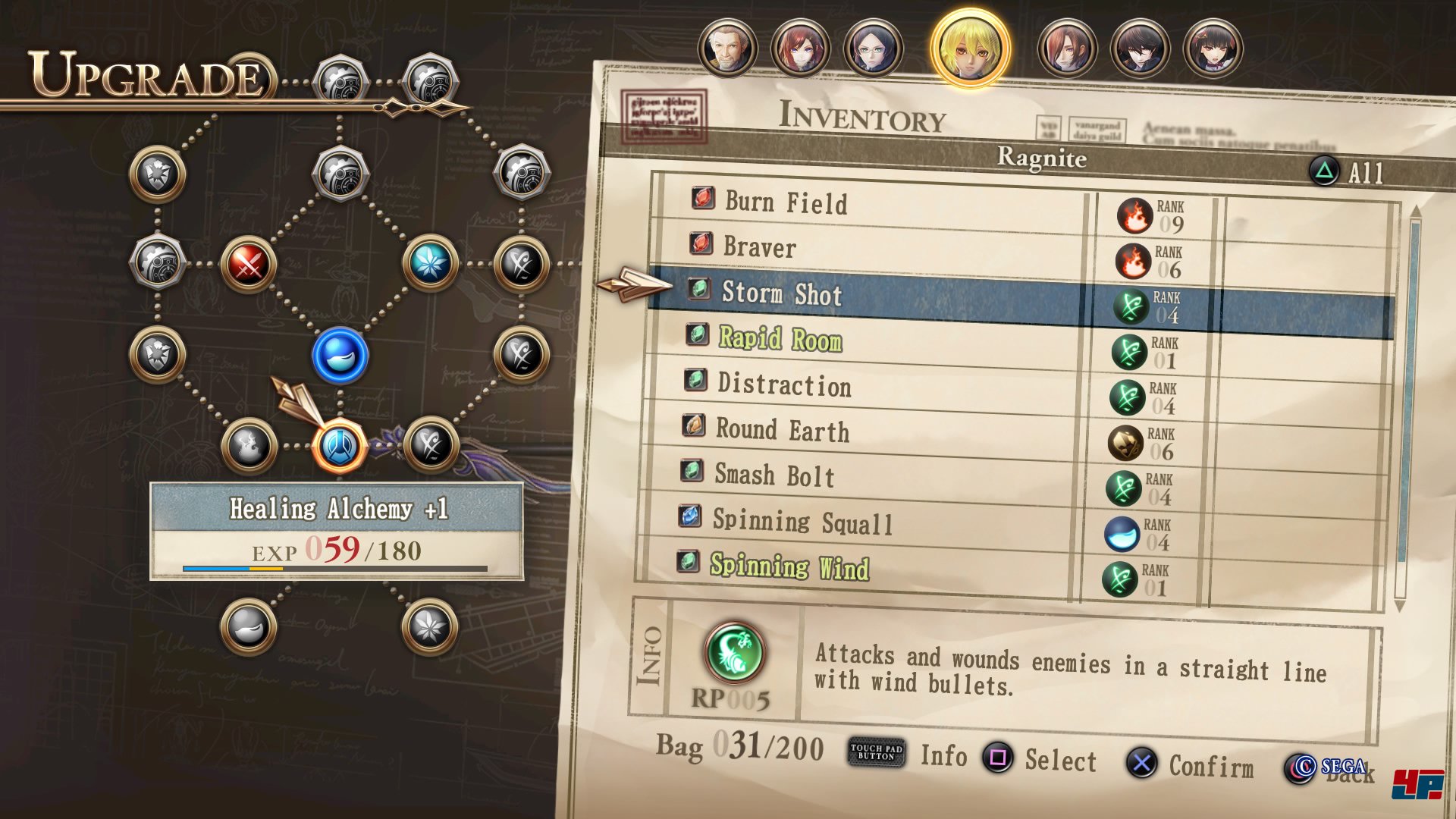
Task: Pick the Rapid Room ragnite
Action: (x=780, y=339)
